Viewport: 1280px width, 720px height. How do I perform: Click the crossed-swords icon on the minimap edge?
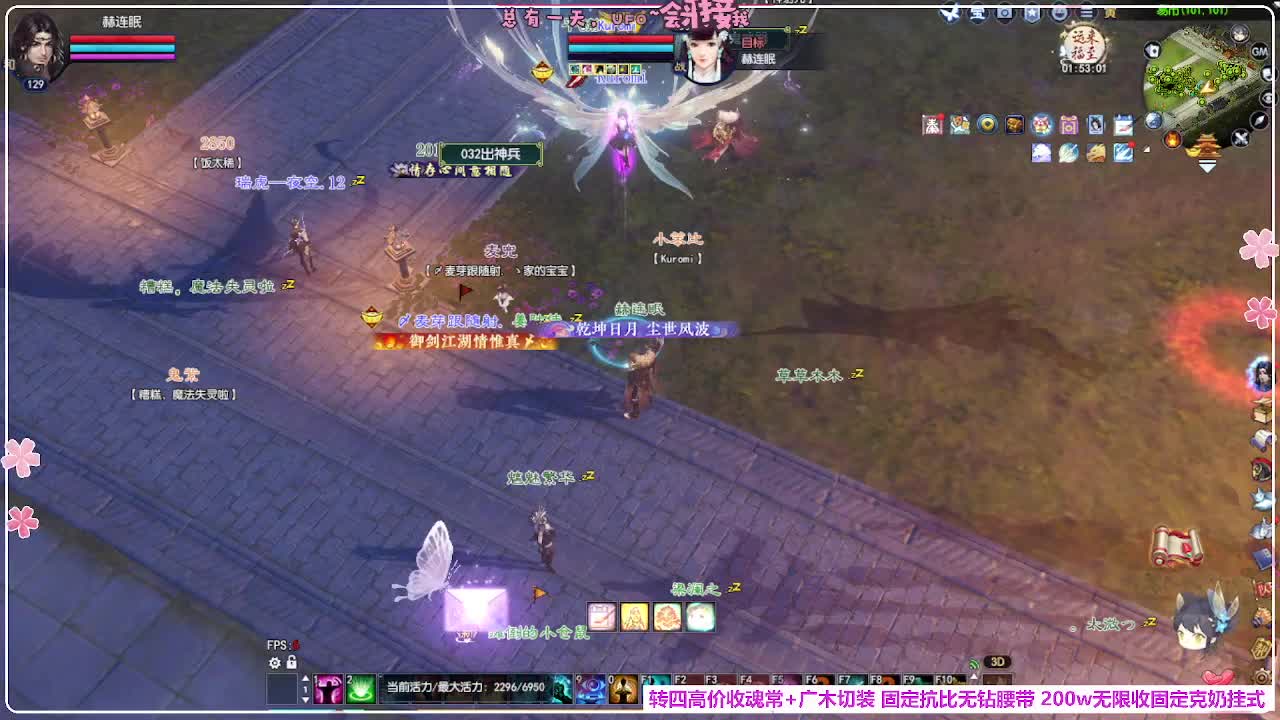[1241, 137]
